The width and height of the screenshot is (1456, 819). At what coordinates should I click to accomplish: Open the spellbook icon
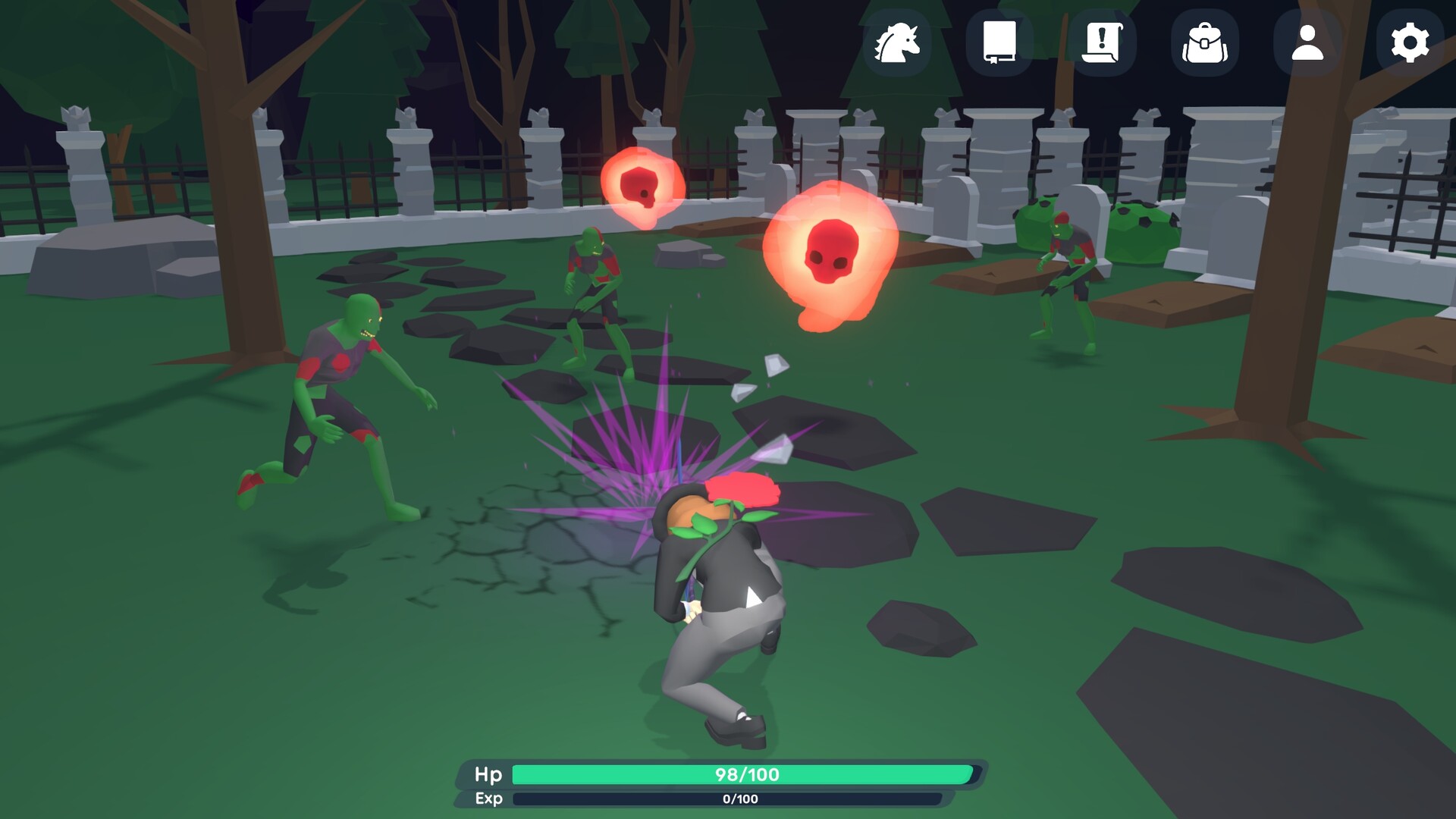[x=1001, y=43]
